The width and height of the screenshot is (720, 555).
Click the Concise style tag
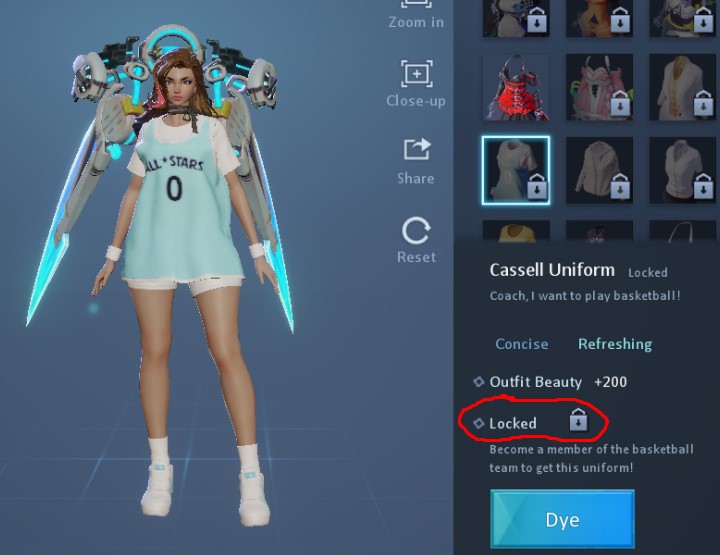[522, 344]
